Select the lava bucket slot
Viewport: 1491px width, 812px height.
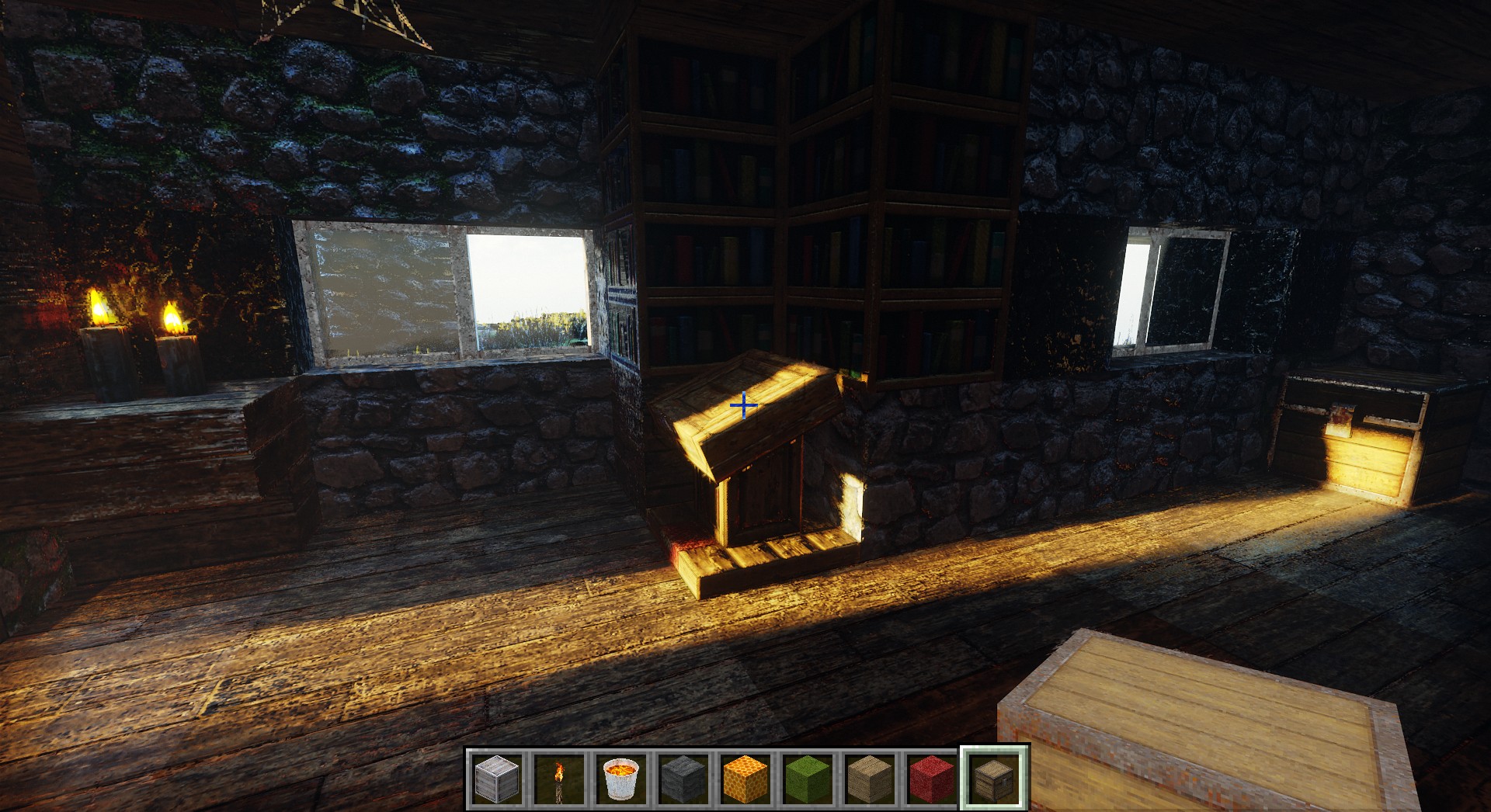point(621,778)
